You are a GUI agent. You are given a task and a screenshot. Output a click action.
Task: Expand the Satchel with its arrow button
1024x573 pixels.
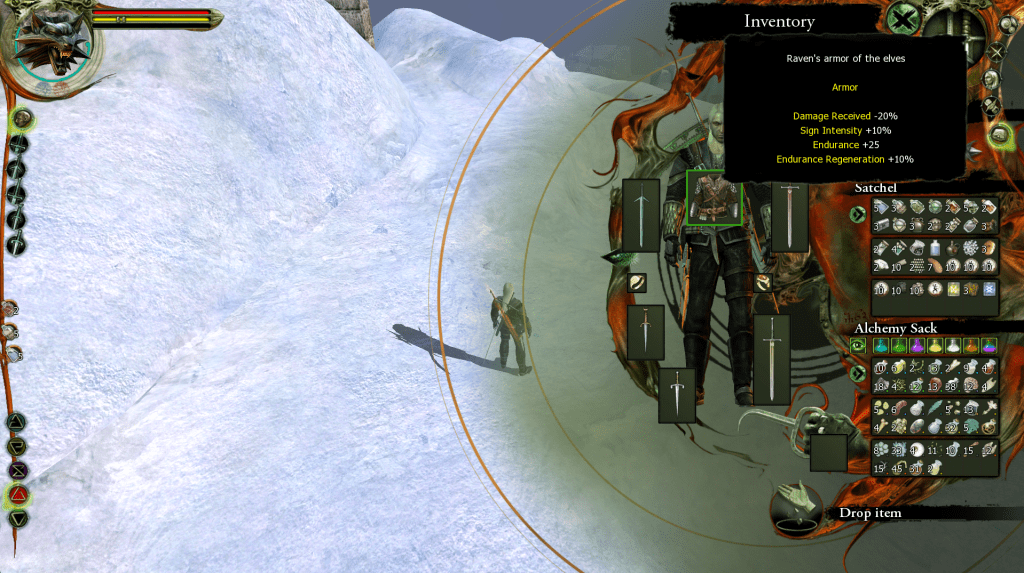(857, 214)
